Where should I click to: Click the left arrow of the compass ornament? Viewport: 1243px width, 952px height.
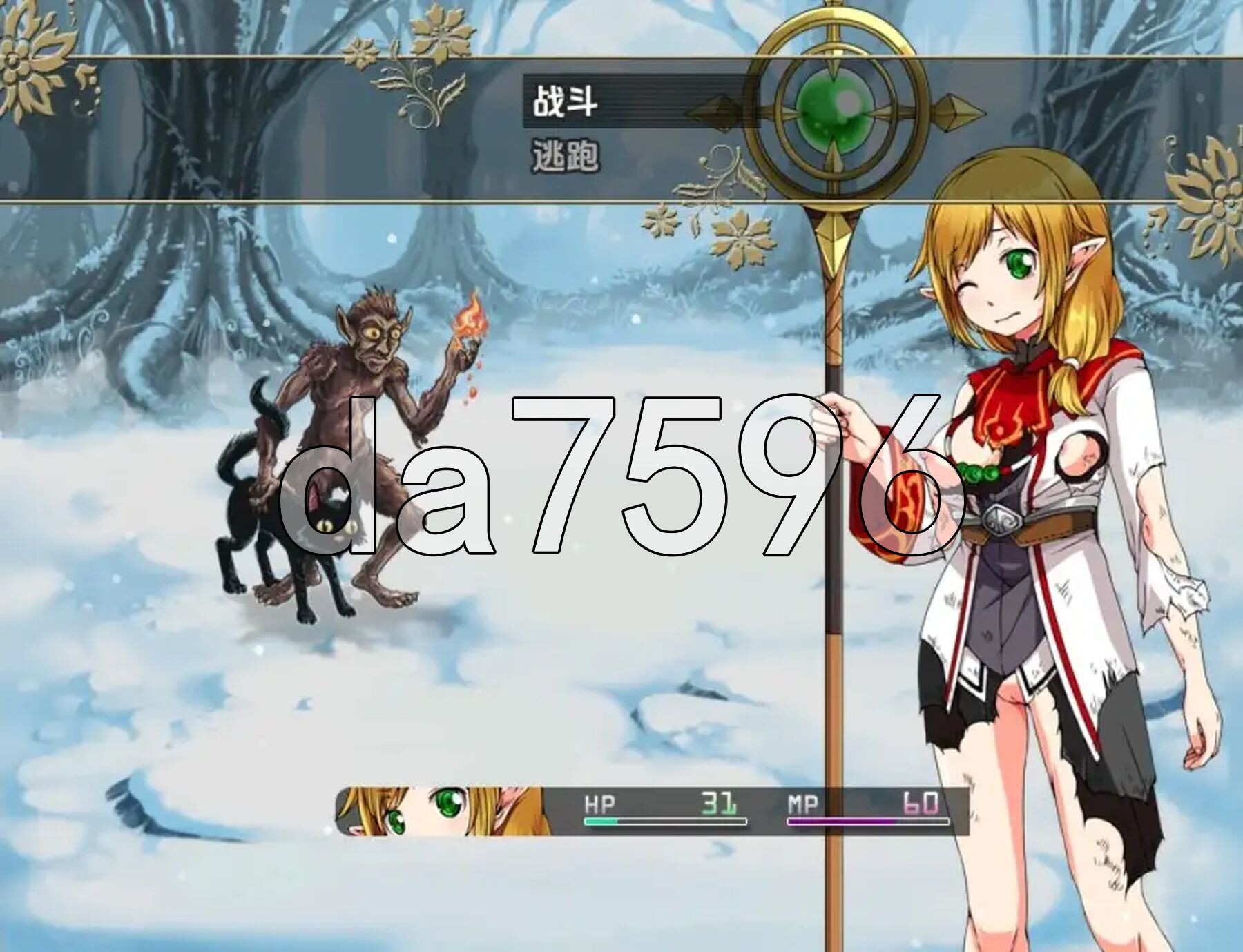pyautogui.click(x=718, y=110)
